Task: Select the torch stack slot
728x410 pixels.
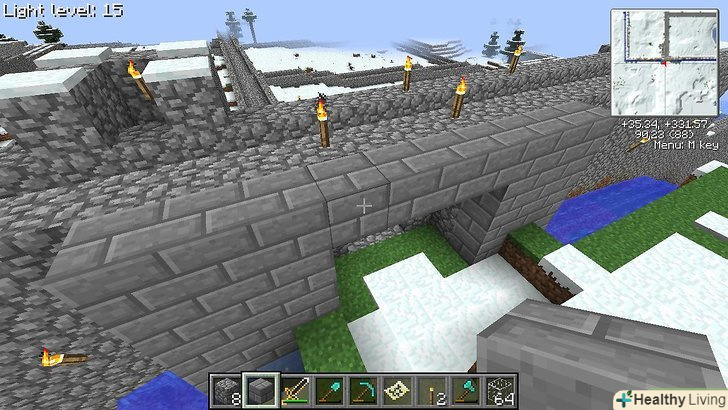Action: 432,389
